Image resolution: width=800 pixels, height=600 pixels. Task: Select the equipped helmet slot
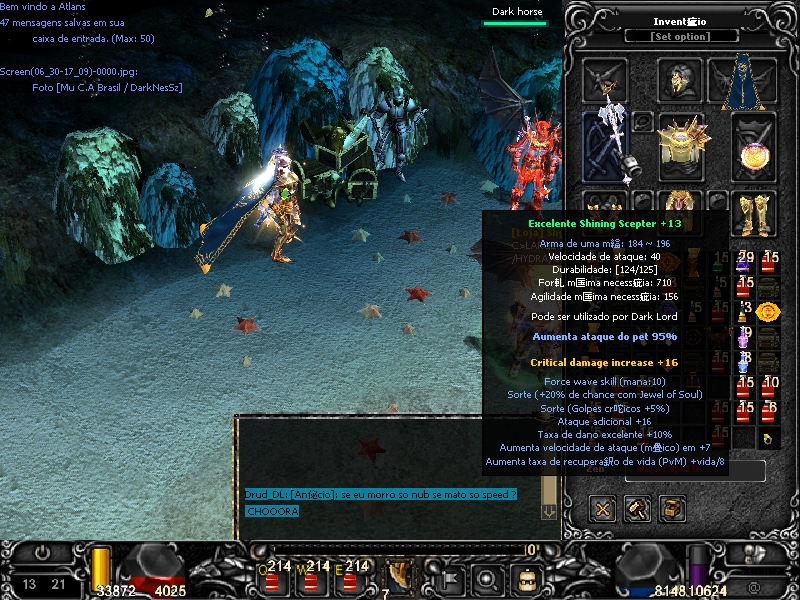pos(681,80)
